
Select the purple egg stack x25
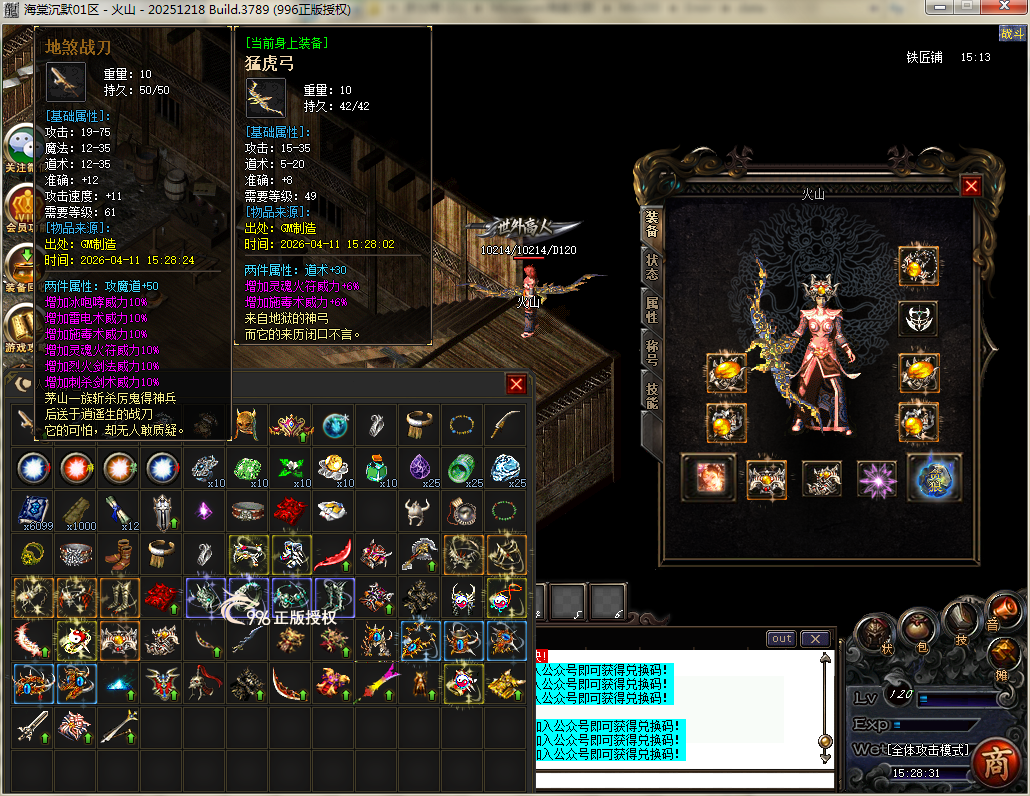click(420, 467)
